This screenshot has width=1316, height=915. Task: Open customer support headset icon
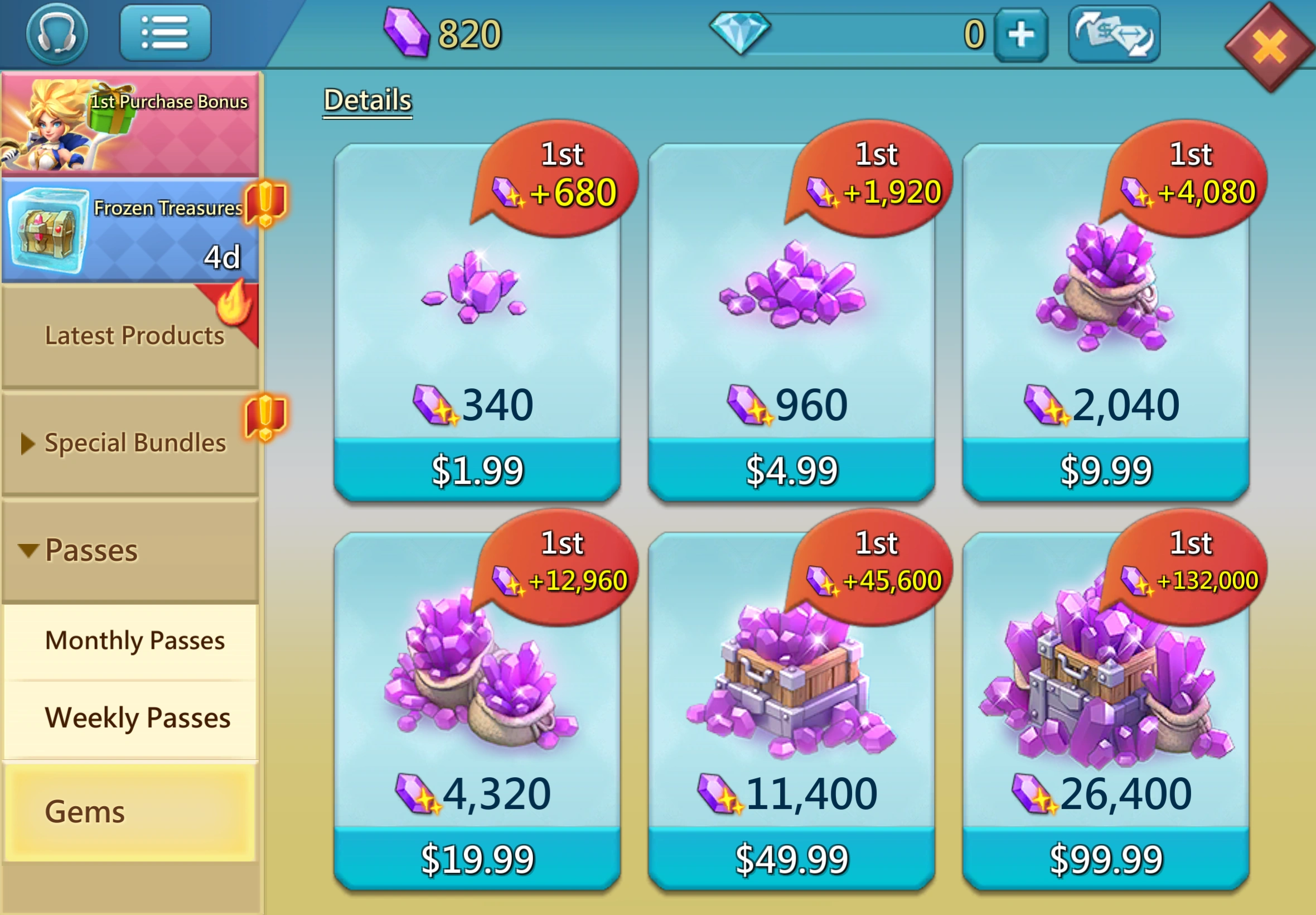pyautogui.click(x=57, y=33)
